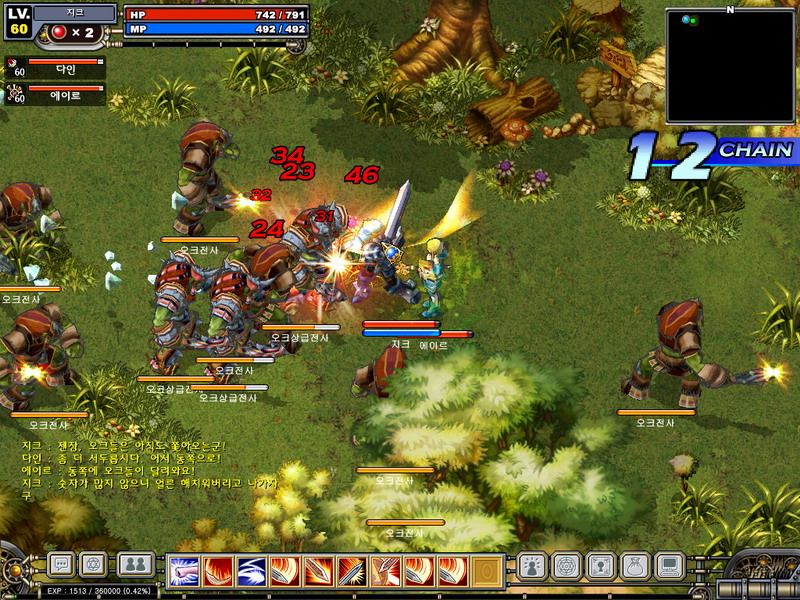This screenshot has width=800, height=600.
Task: Open the keyhole icon menu
Action: (599, 566)
